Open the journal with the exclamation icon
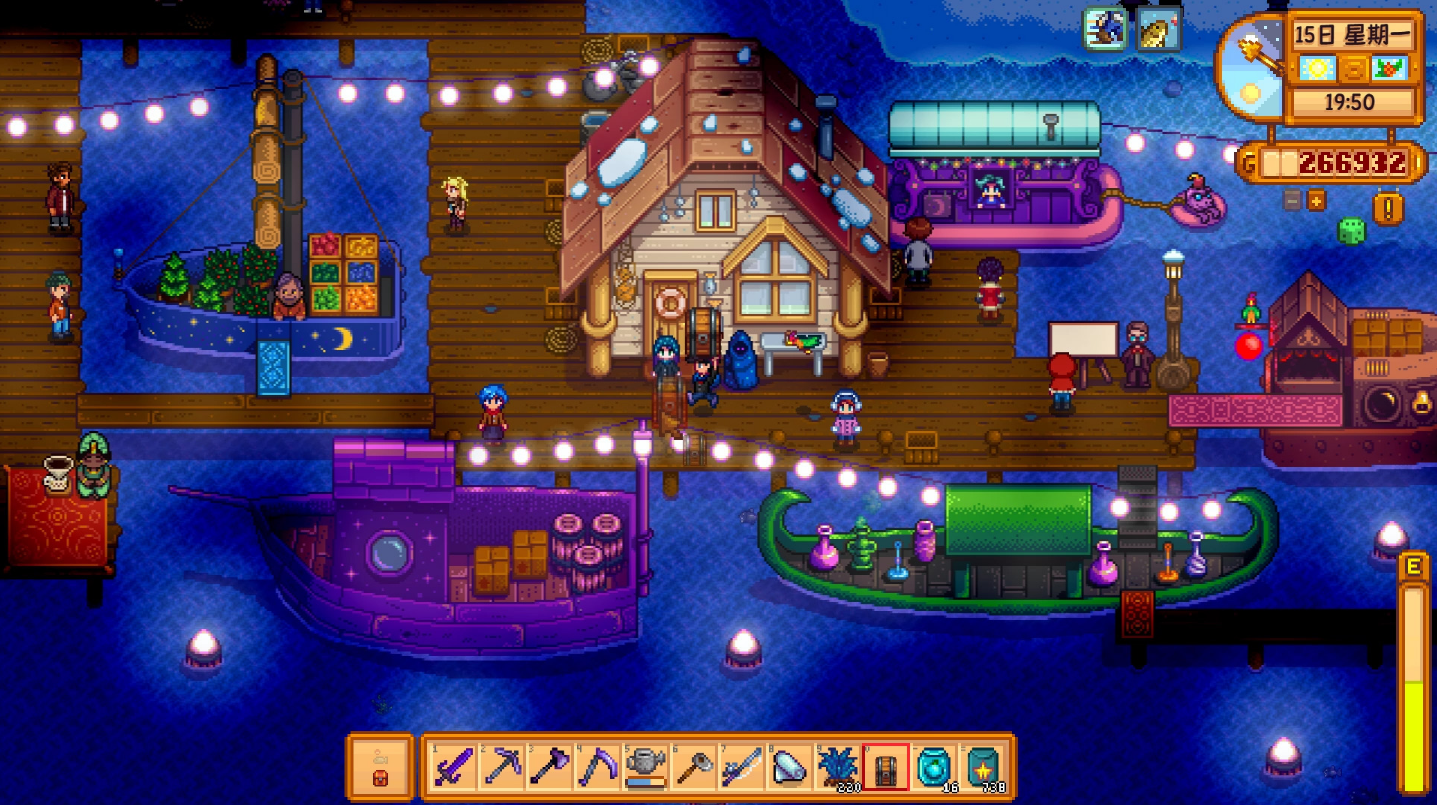Screen dimensions: 1437x805 [x=1389, y=207]
